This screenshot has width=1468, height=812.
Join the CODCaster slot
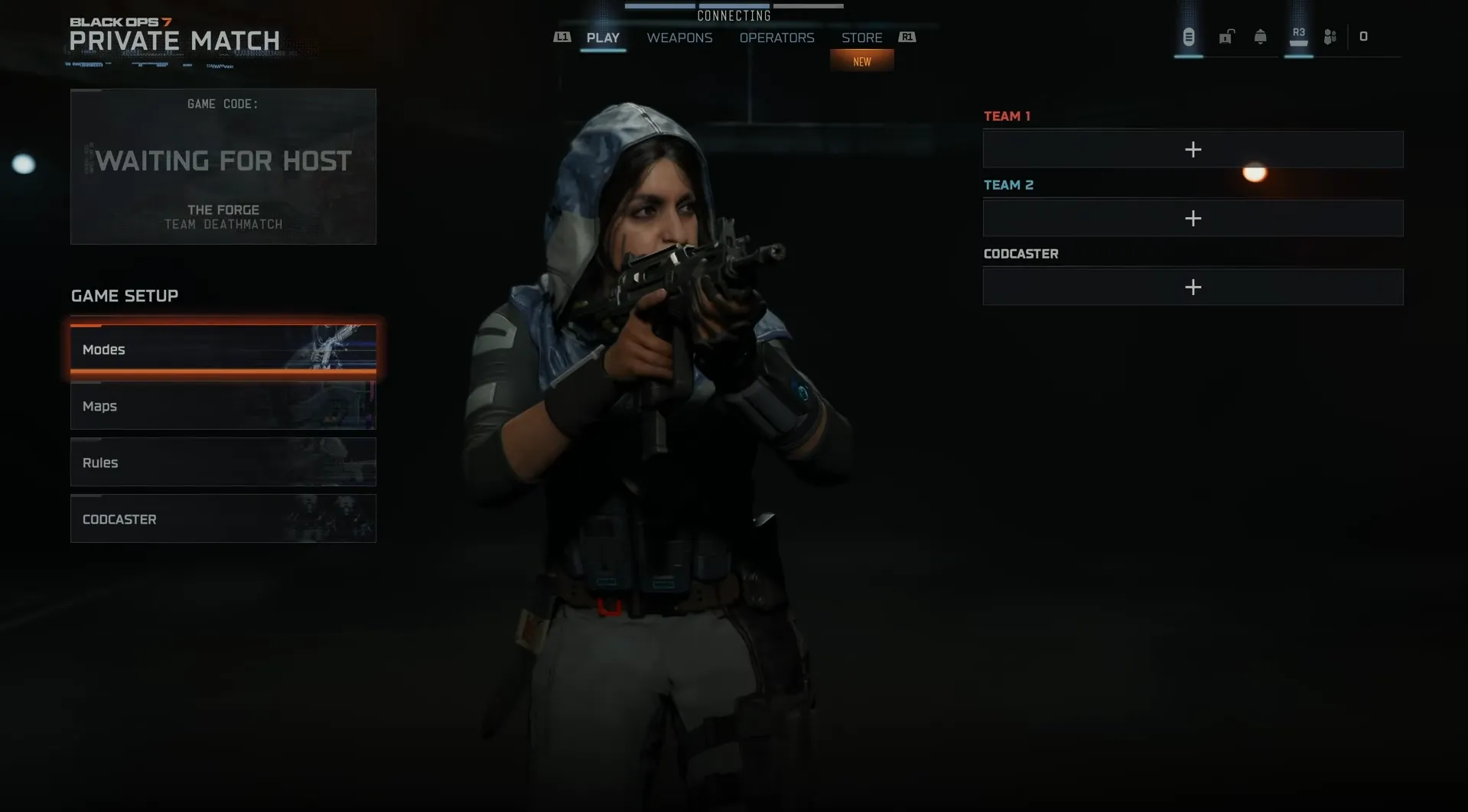point(1193,287)
